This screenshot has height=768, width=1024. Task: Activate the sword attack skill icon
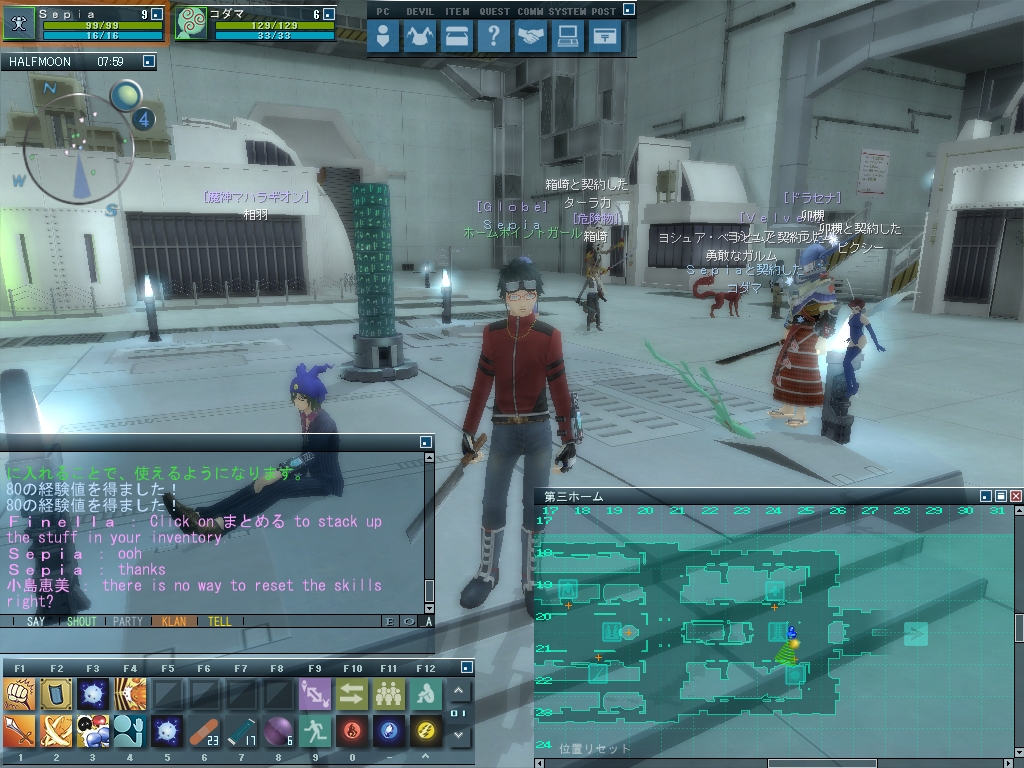point(19,731)
